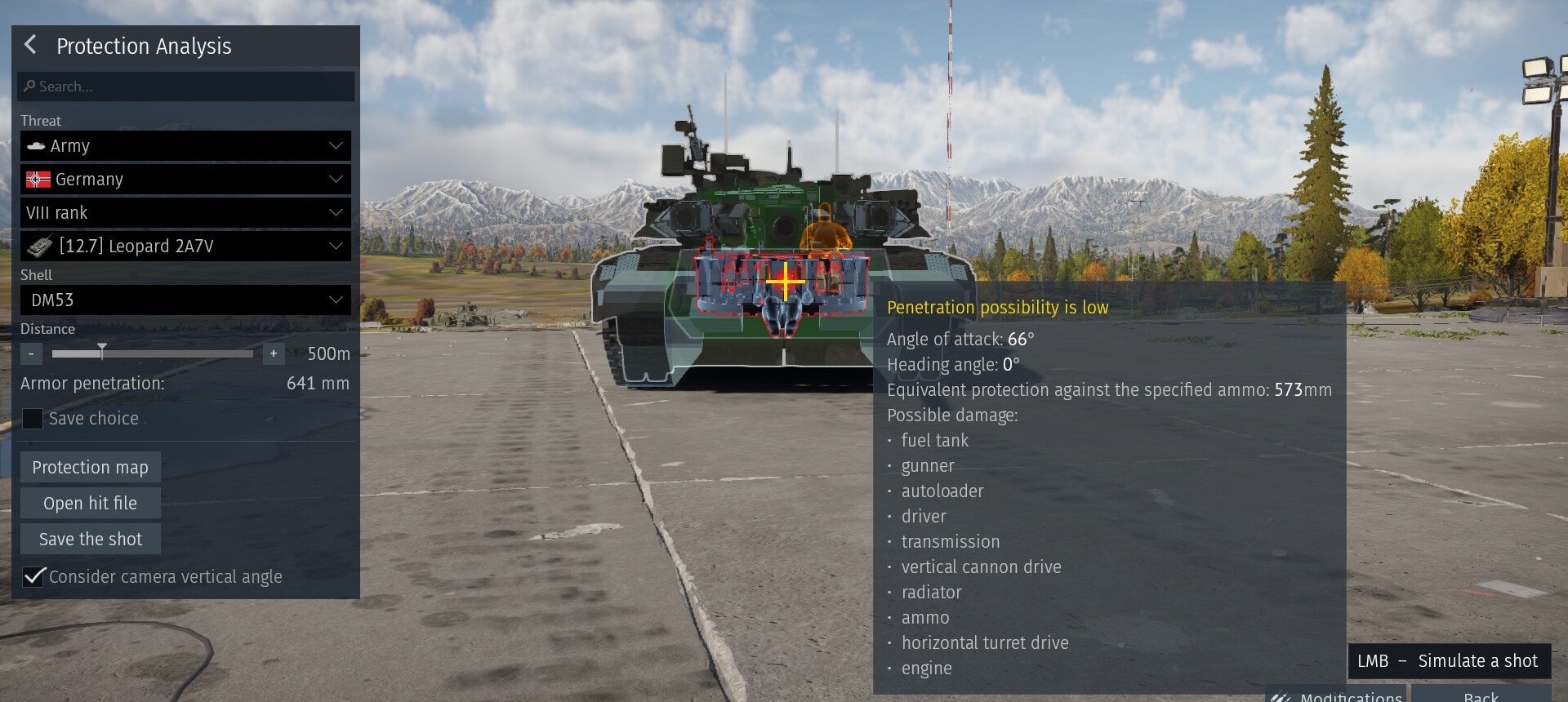Expand the VIII rank dropdown
1568x702 pixels.
point(185,213)
